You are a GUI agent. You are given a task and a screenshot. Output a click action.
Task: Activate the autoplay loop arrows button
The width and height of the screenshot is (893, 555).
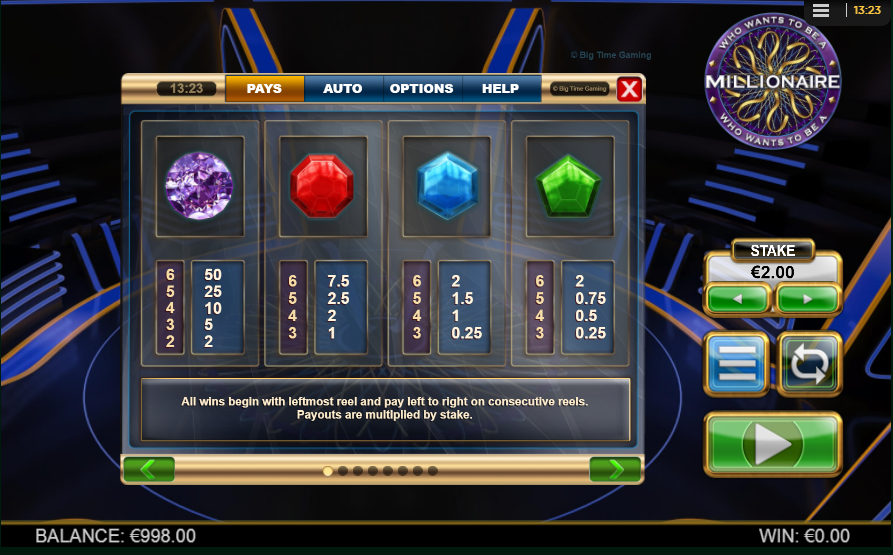click(x=809, y=364)
